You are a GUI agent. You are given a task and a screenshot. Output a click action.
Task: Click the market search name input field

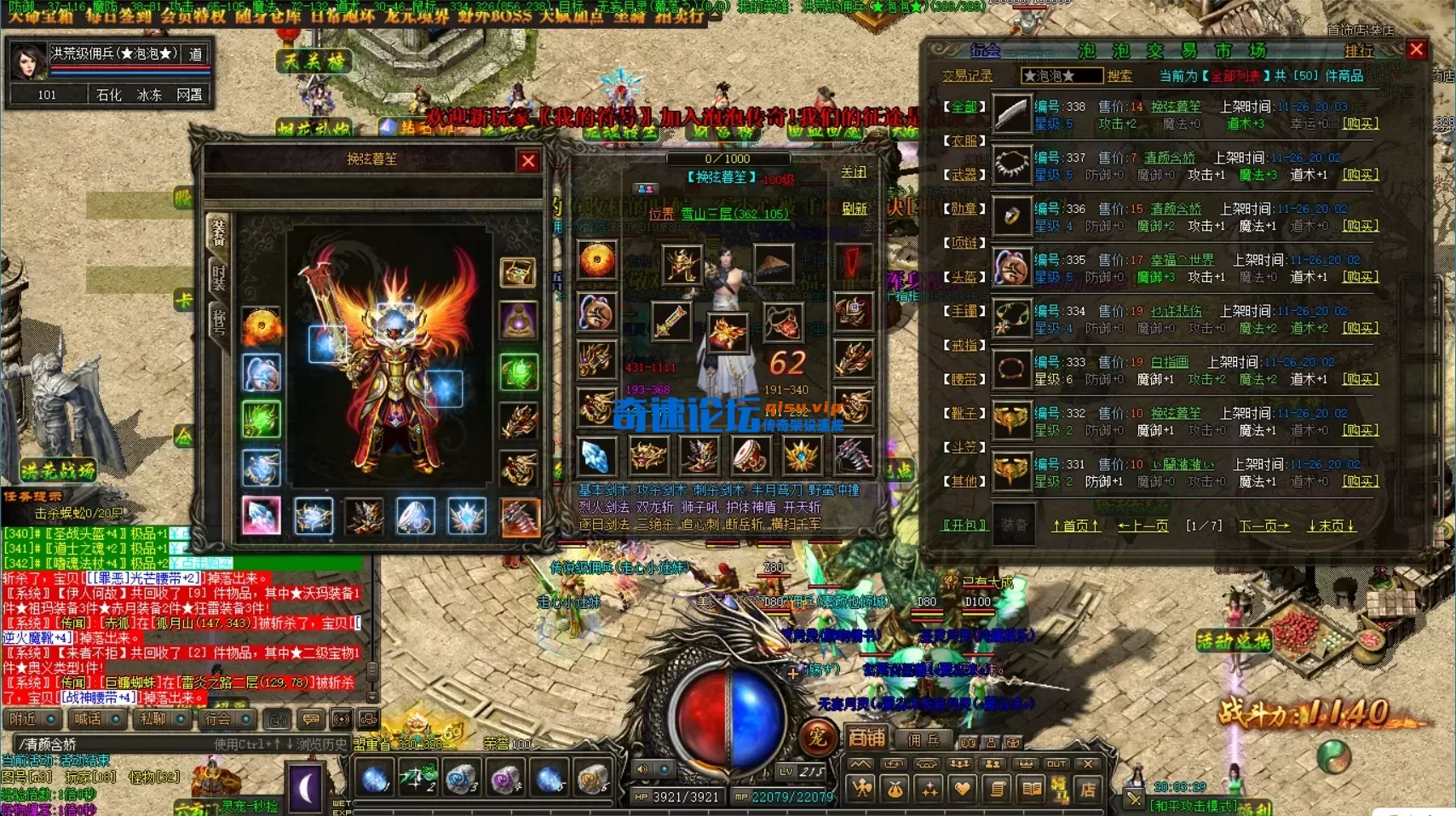(1061, 76)
